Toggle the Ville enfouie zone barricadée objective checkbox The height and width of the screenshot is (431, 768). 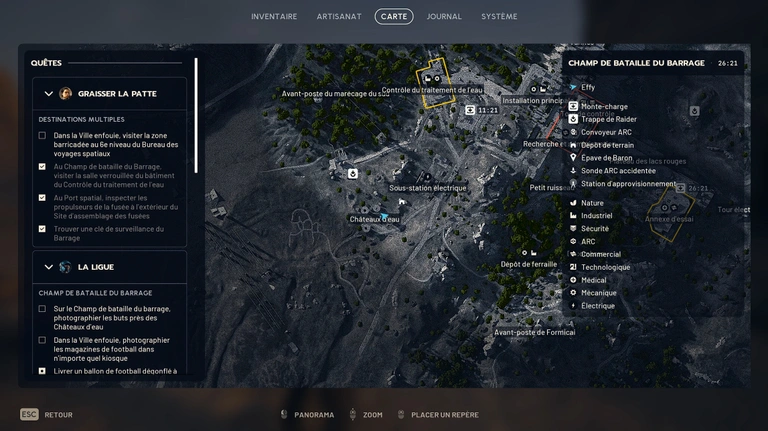(42, 135)
